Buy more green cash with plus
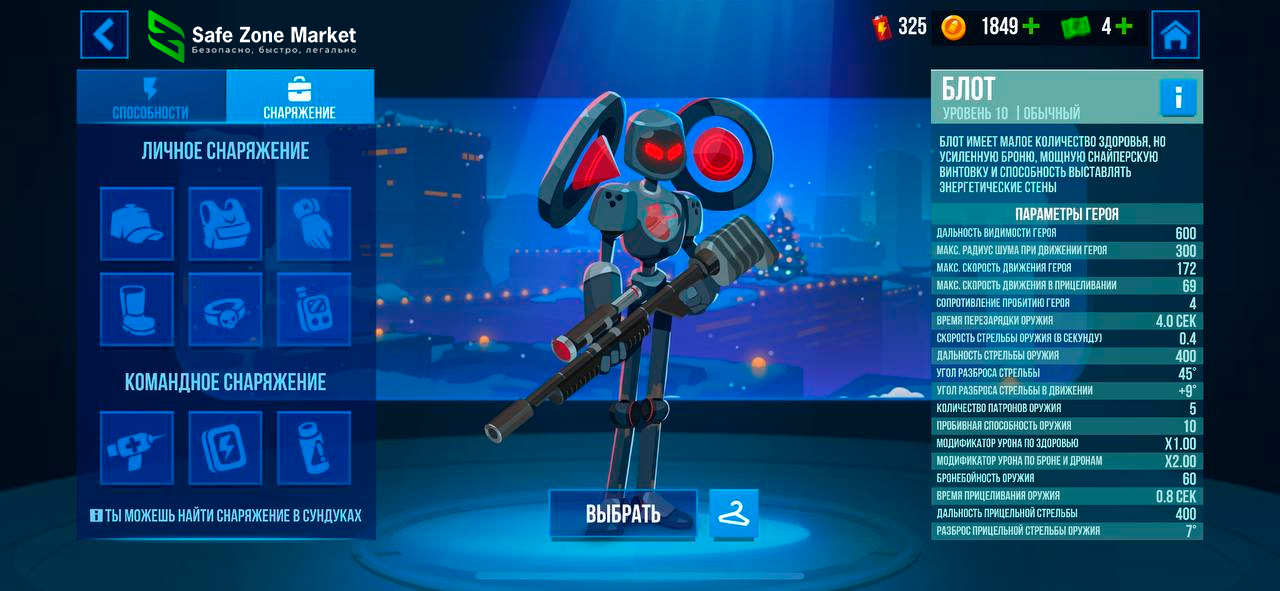The width and height of the screenshot is (1280, 591). [x=1123, y=27]
